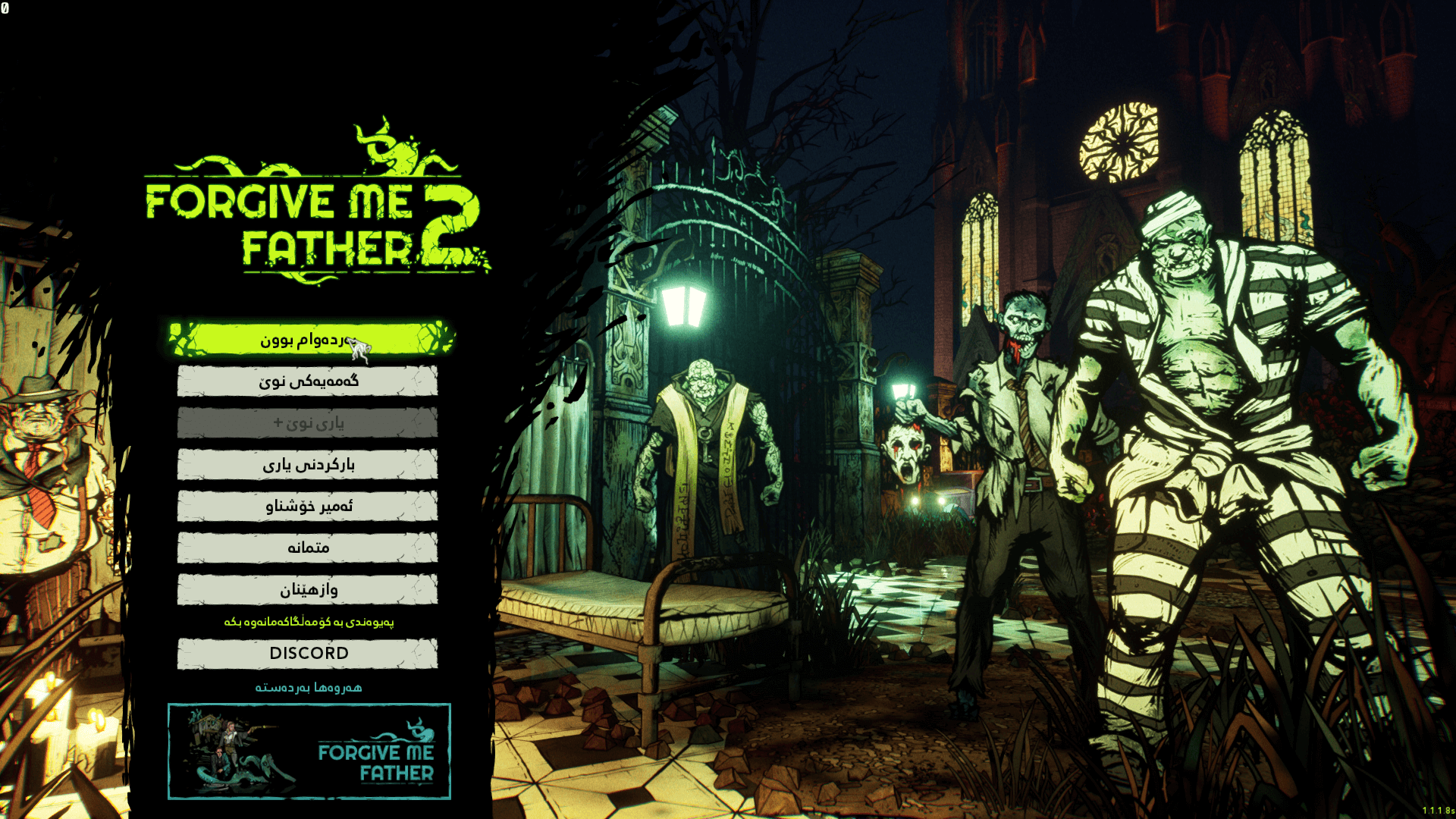Start a fresh game with گەمەیەکی نوێ
The width and height of the screenshot is (1456, 819).
pos(307,381)
